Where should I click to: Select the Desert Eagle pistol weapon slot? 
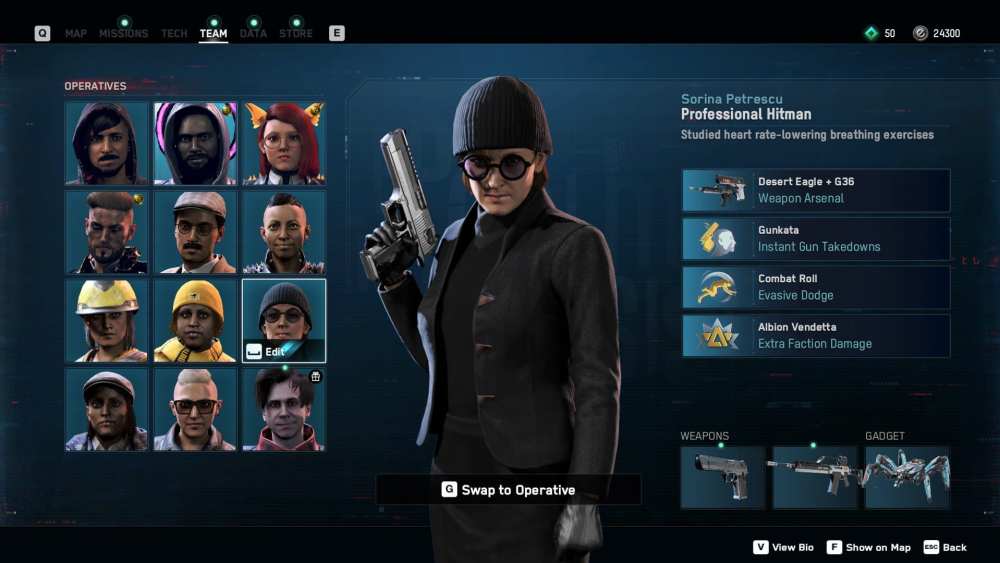[x=722, y=477]
